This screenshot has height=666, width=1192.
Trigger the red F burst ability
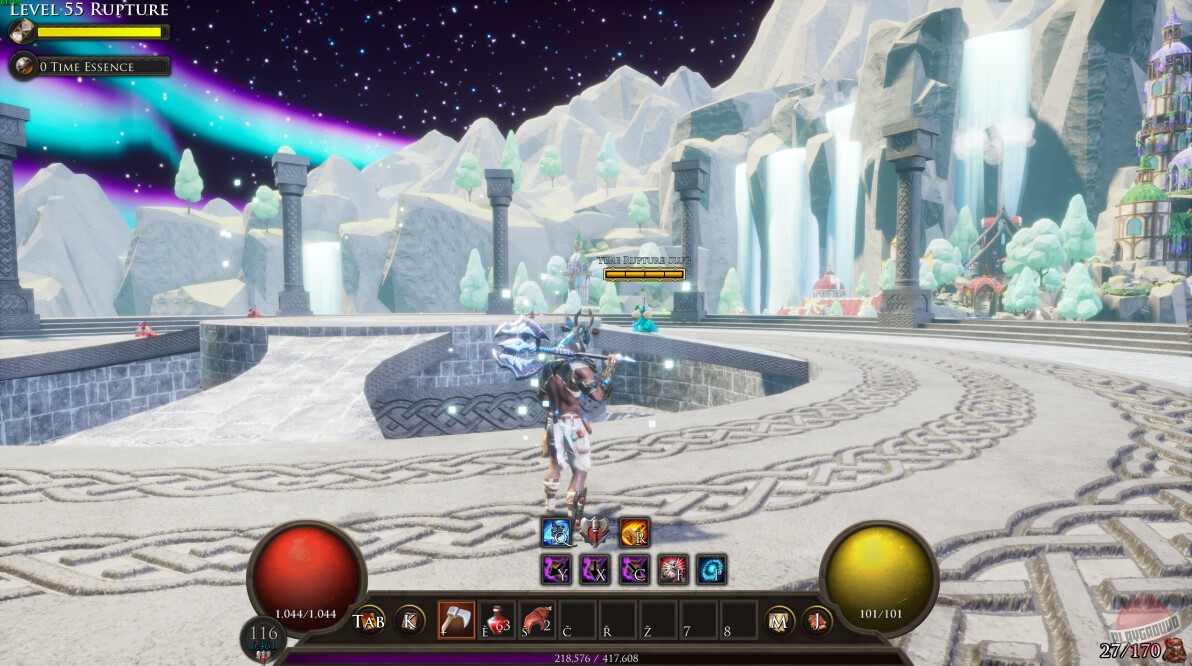tap(673, 570)
